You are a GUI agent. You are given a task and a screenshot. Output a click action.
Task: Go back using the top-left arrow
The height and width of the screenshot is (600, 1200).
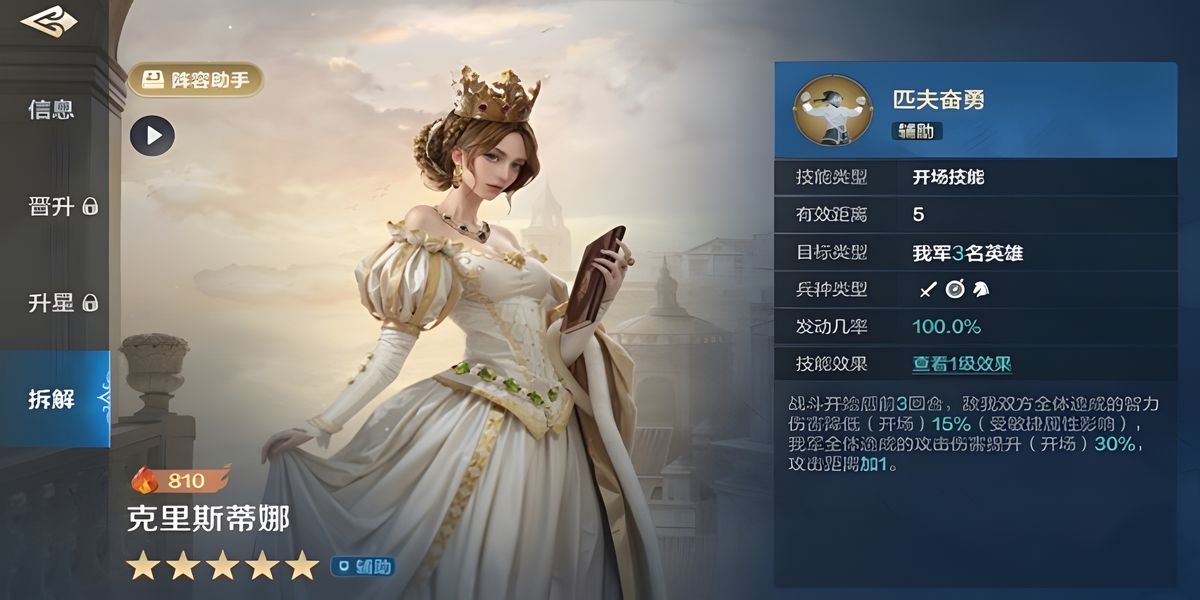point(41,21)
